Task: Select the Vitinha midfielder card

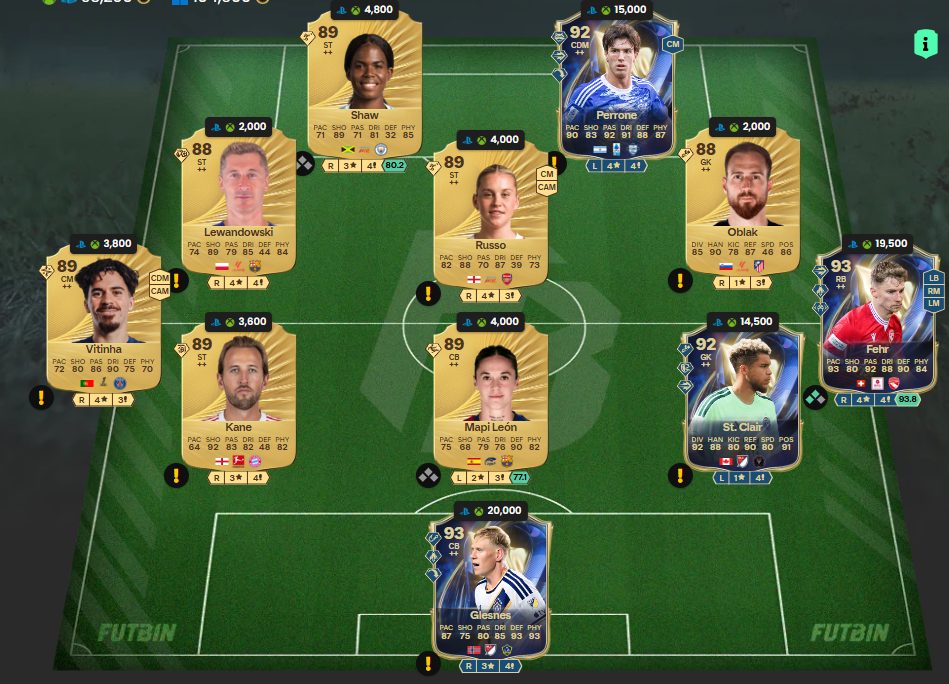Action: pyautogui.click(x=103, y=315)
